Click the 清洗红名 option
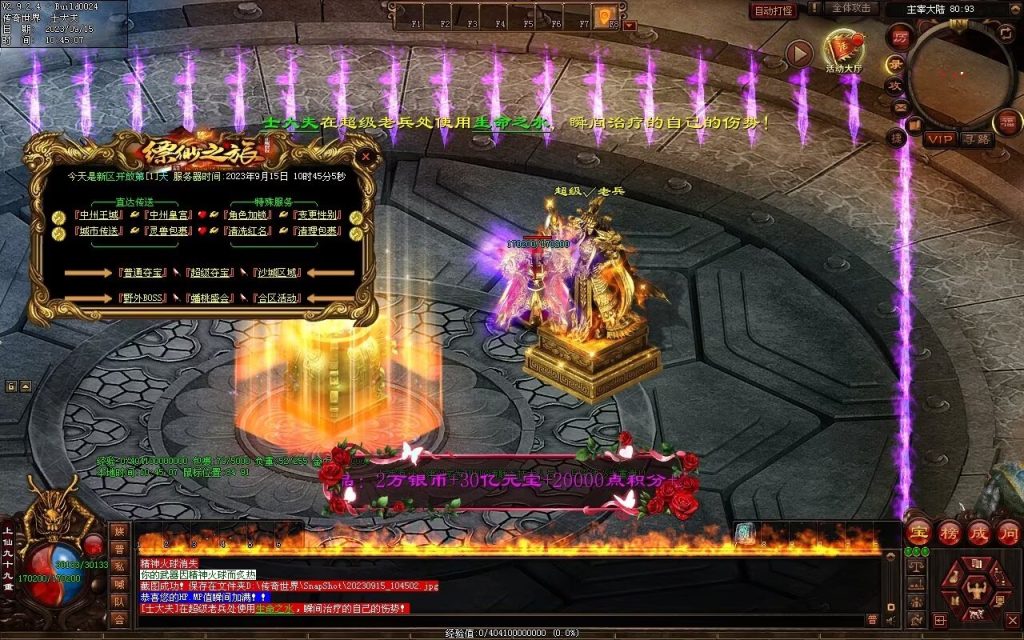Screen dimensions: 1024x640 click(x=247, y=231)
